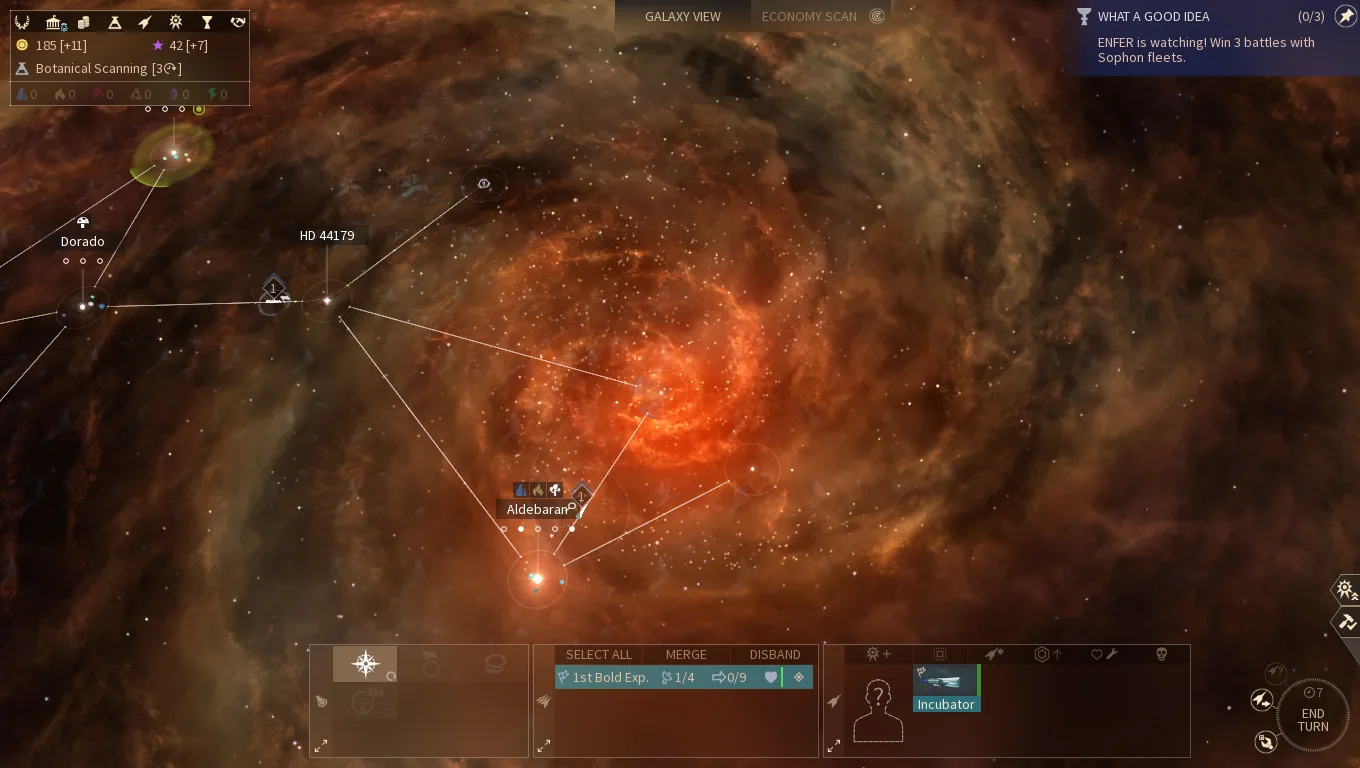This screenshot has height=768, width=1360.
Task: Open the Senate screen from the top toolbar
Action: [x=54, y=22]
